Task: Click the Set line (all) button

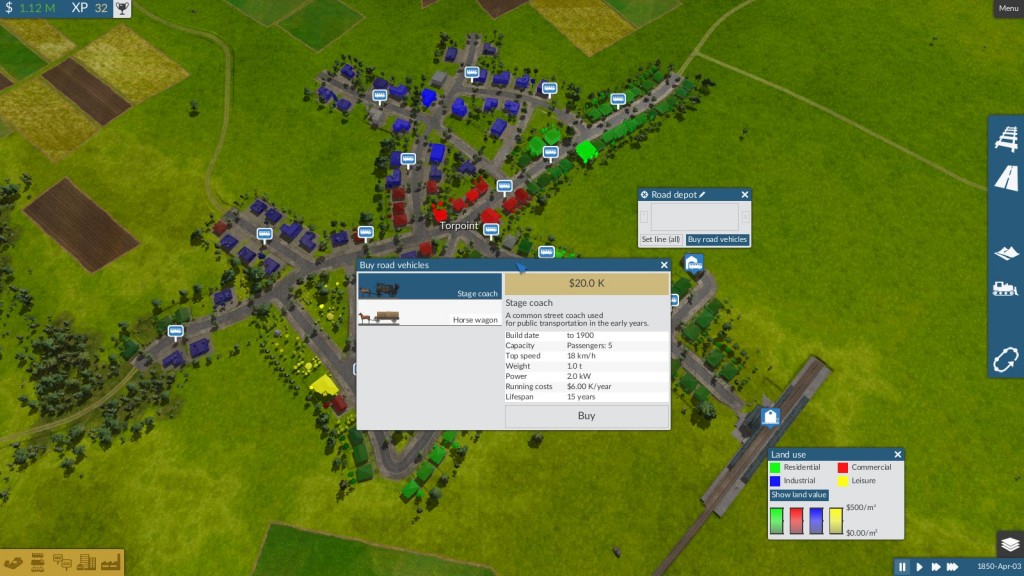Action: click(661, 240)
